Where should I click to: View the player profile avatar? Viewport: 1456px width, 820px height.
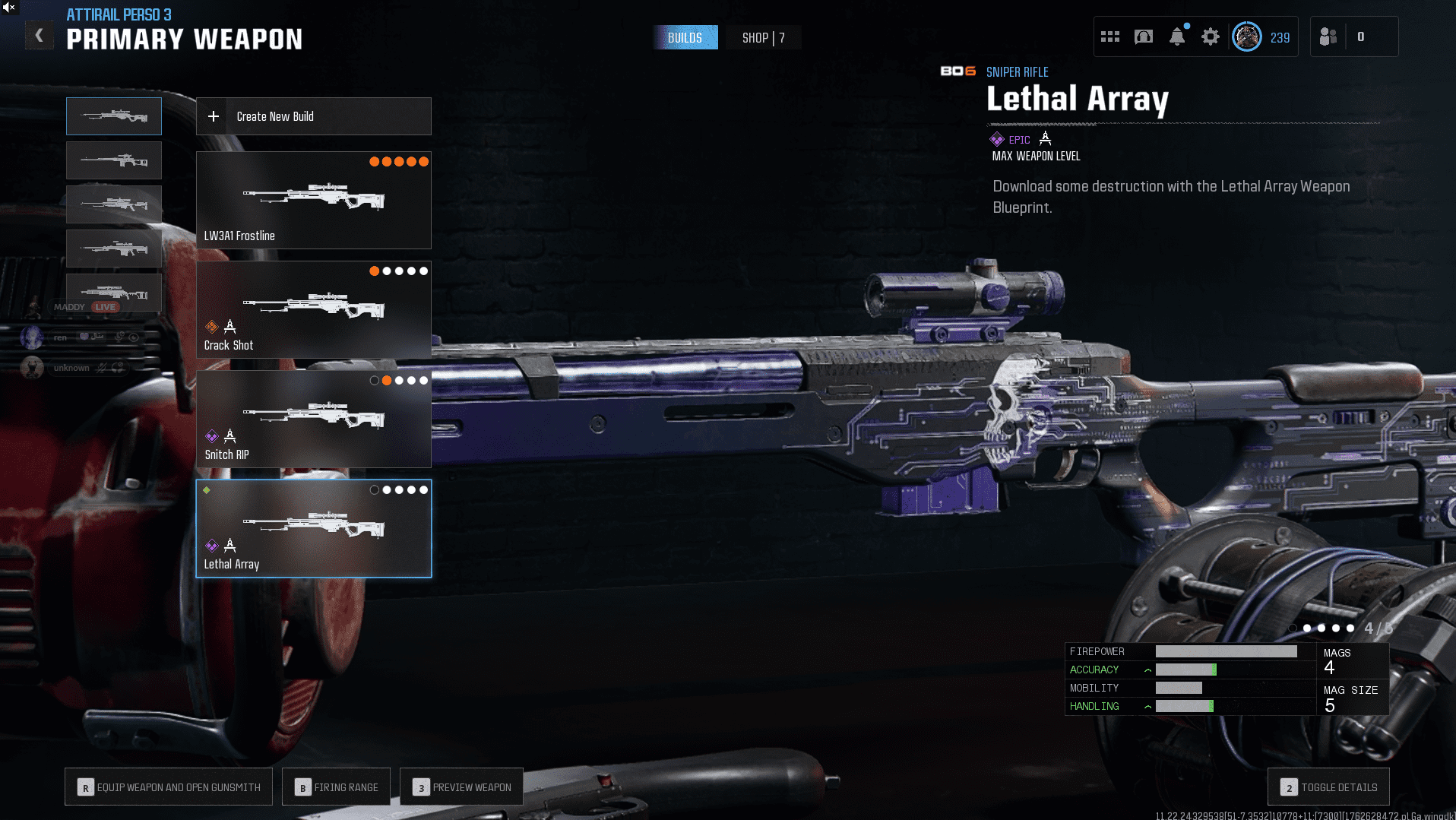1247,36
